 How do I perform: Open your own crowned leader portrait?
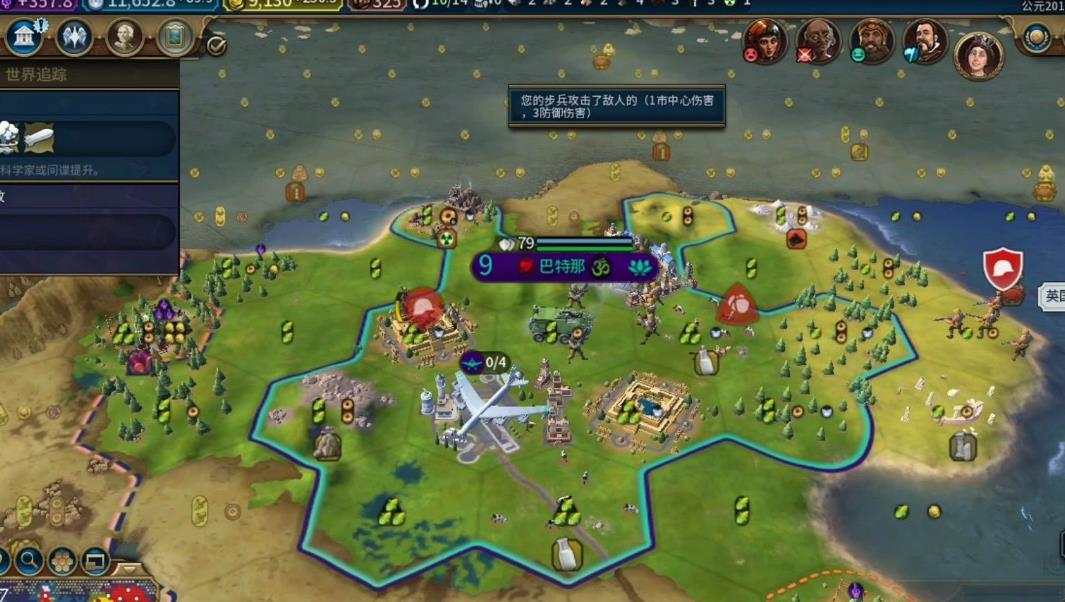(x=979, y=54)
